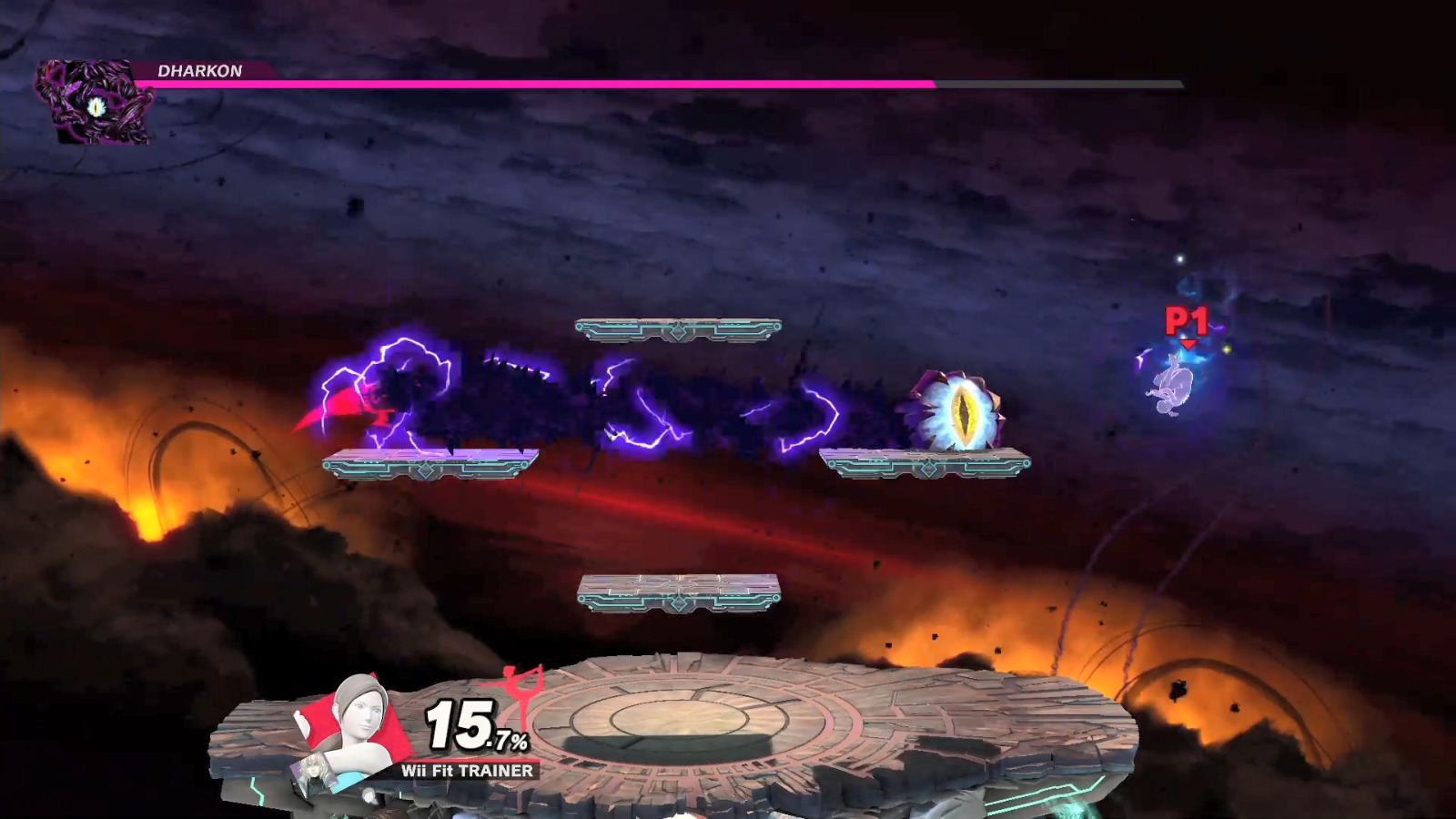Screen dimensions: 1456x819
Task: Click the top floating platform
Action: [680, 328]
